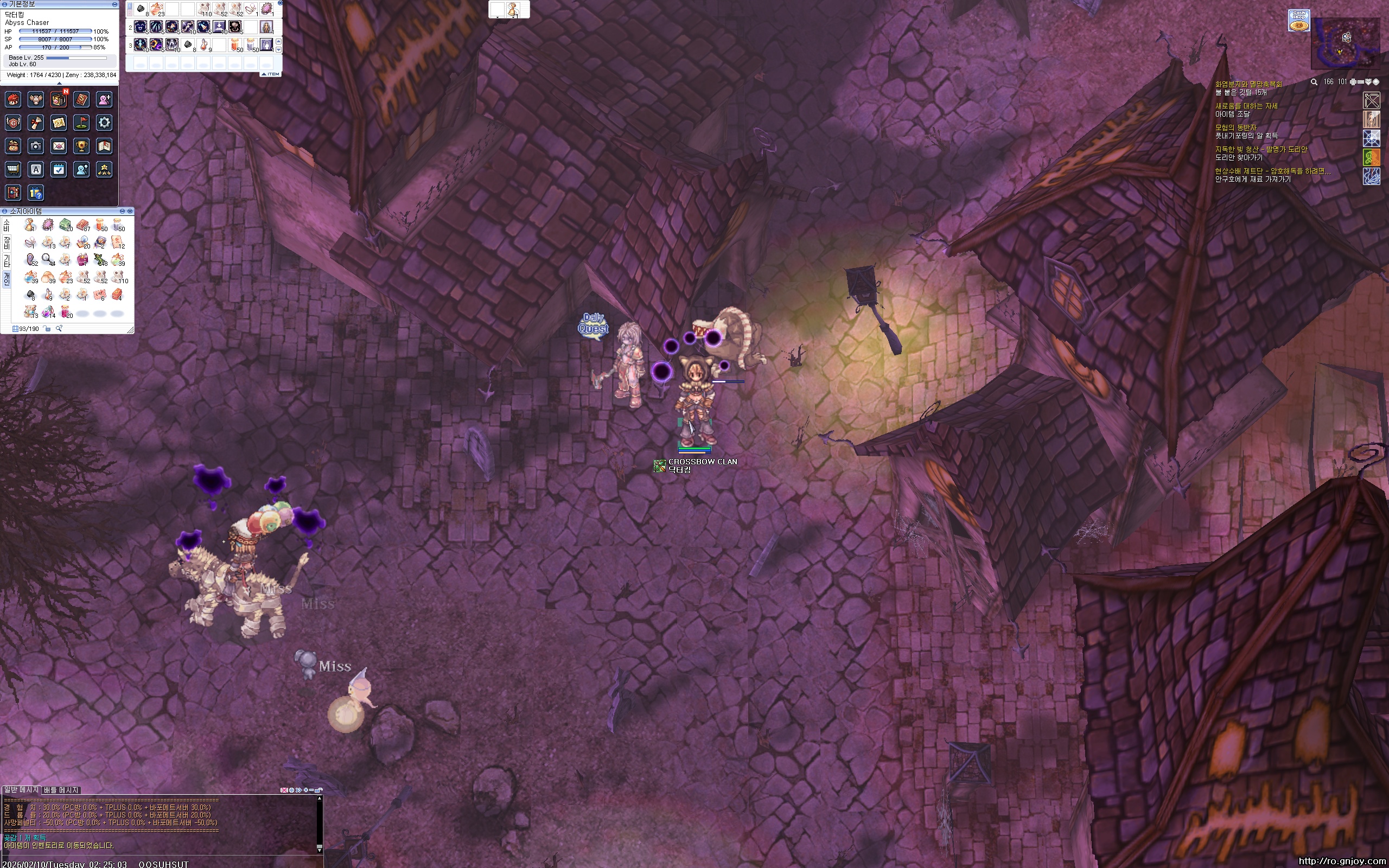Open the red S skill book icon
The height and width of the screenshot is (868, 1389).
click(81, 99)
